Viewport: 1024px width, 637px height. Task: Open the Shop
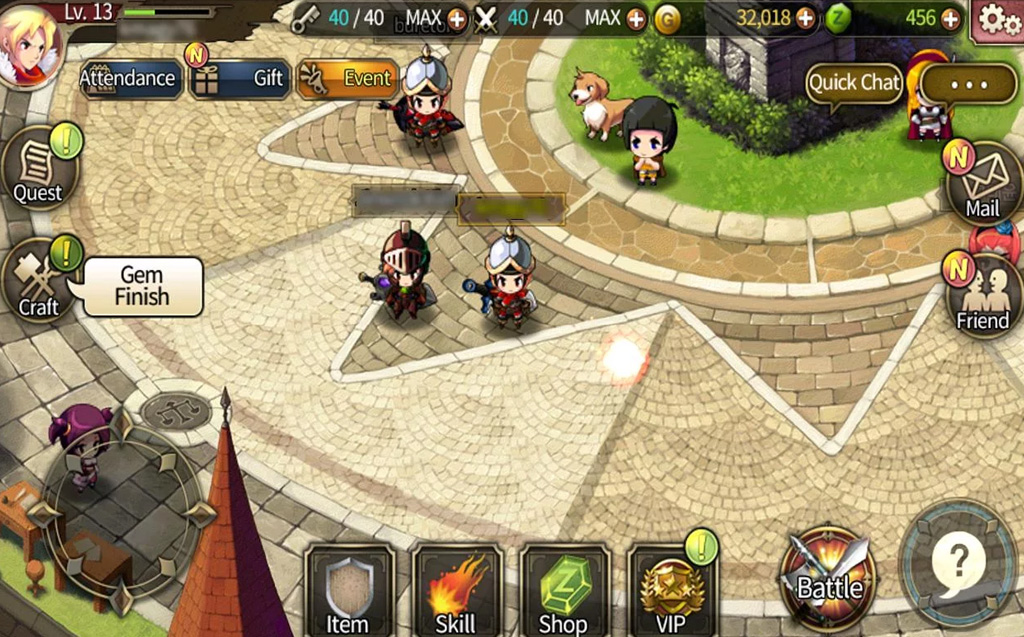click(563, 591)
